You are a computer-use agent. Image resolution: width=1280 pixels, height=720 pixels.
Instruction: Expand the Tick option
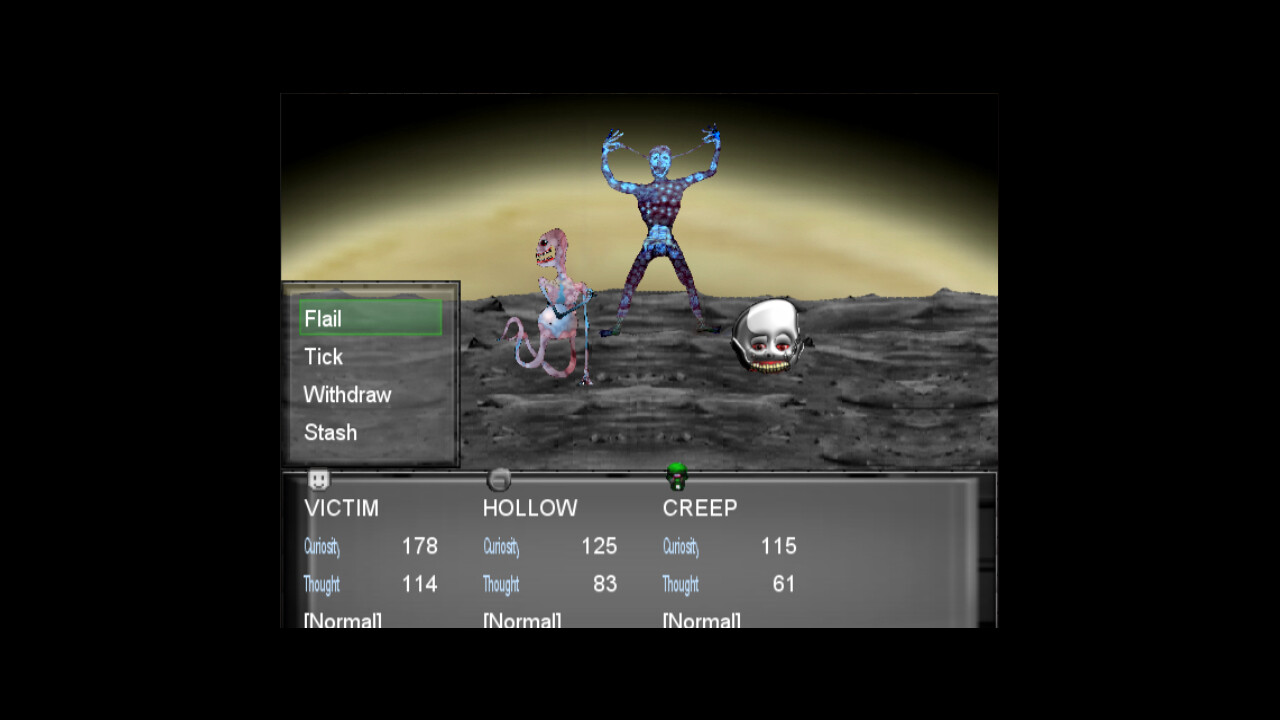(323, 356)
